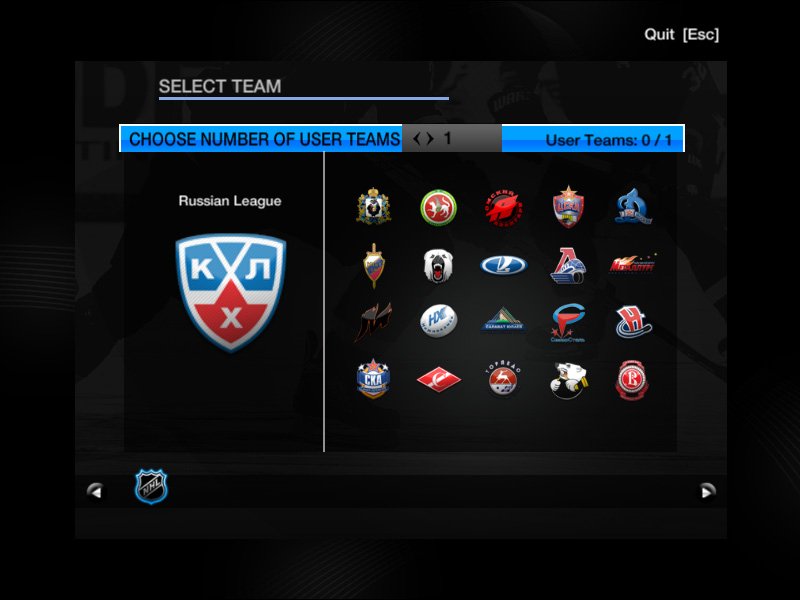Choose the Spartak red diamond logo
This screenshot has height=600, width=800.
coord(436,379)
